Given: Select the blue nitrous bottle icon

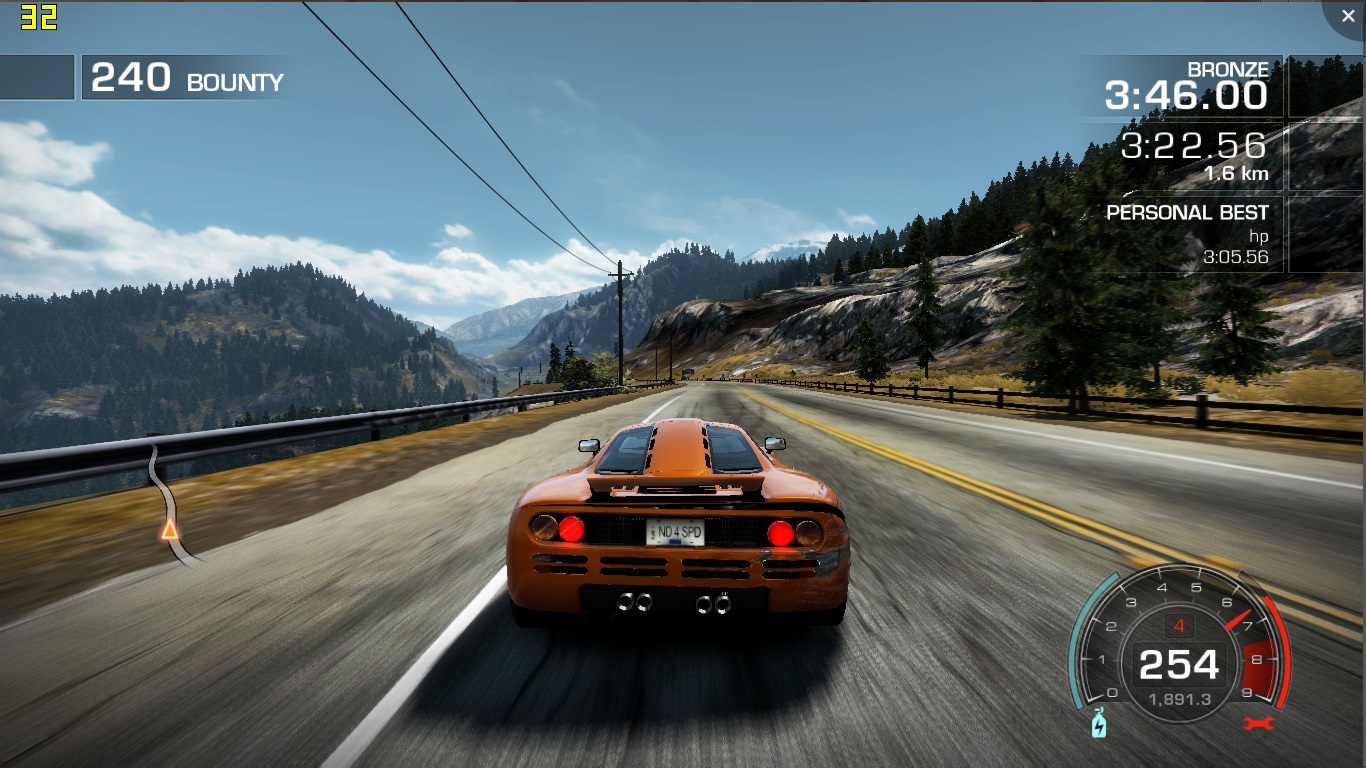Looking at the screenshot, I should coord(1099,722).
